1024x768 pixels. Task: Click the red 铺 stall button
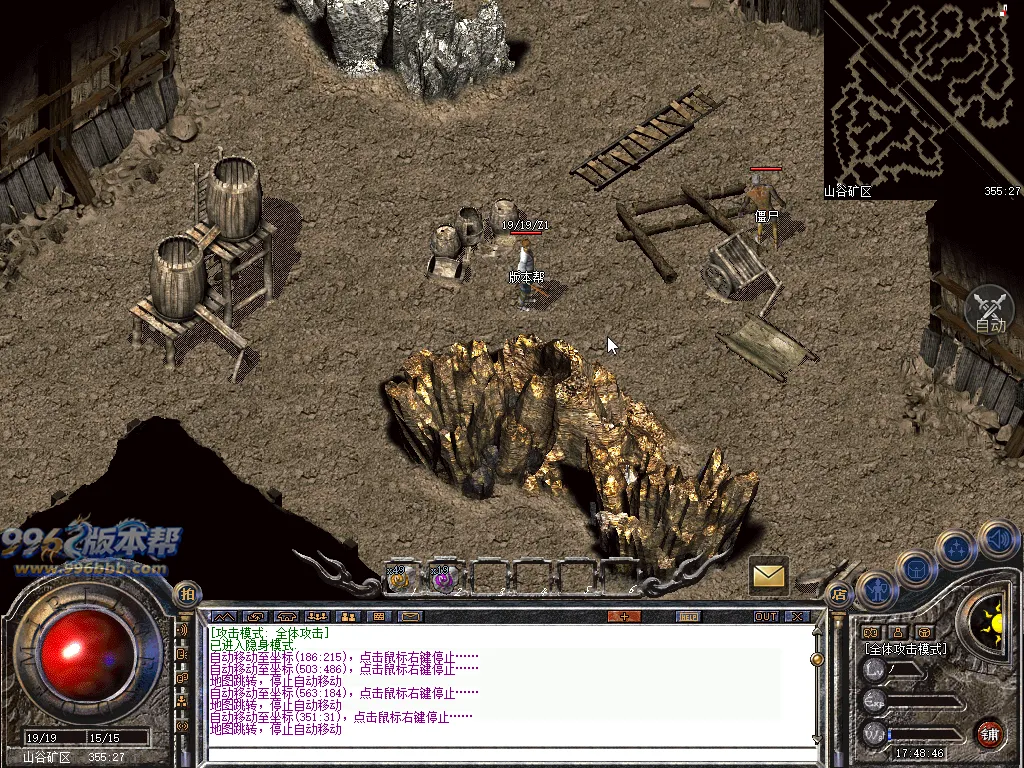pyautogui.click(x=990, y=733)
